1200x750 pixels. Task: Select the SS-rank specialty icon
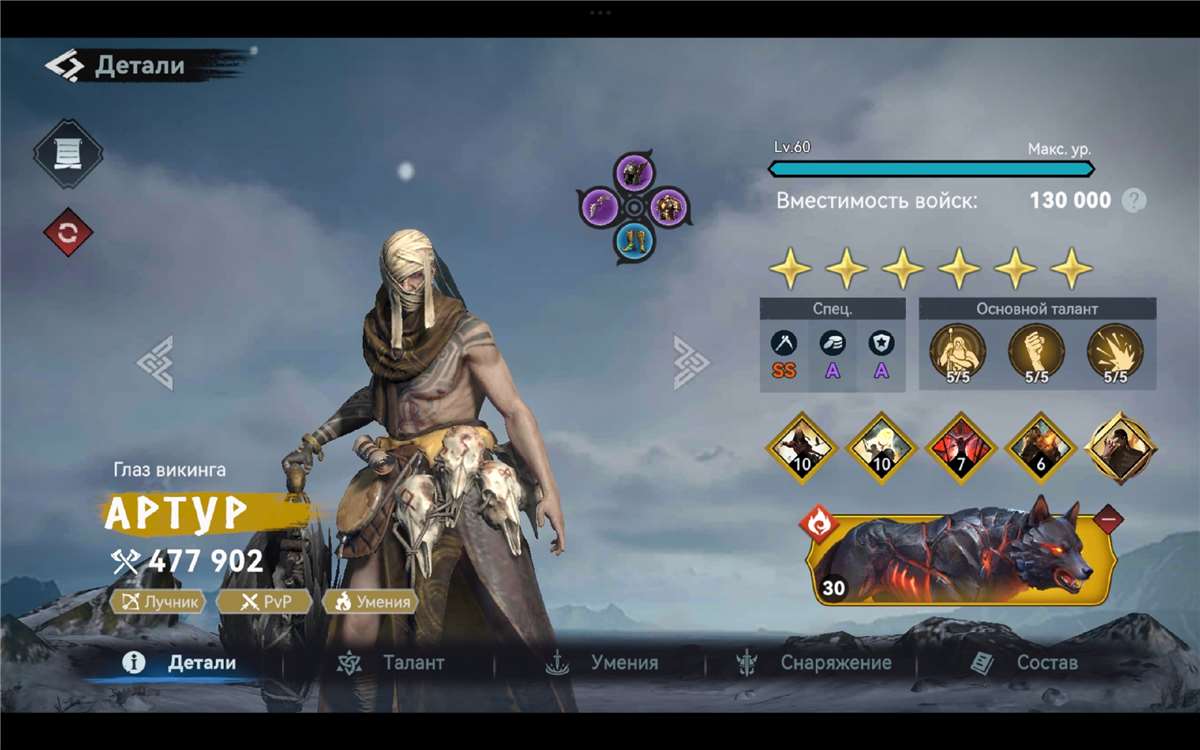coord(783,345)
